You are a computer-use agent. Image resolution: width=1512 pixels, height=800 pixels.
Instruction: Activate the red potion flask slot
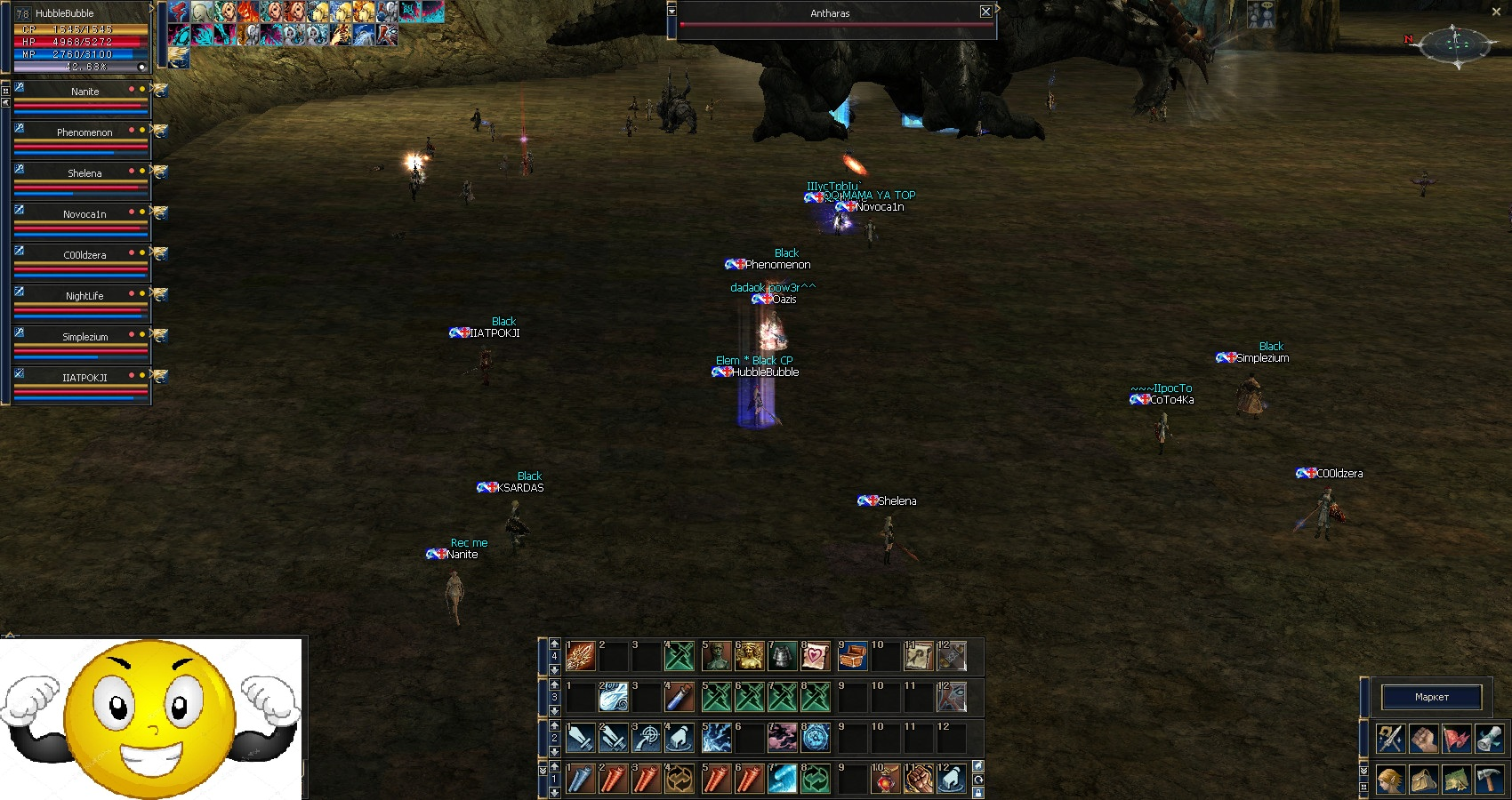885,780
